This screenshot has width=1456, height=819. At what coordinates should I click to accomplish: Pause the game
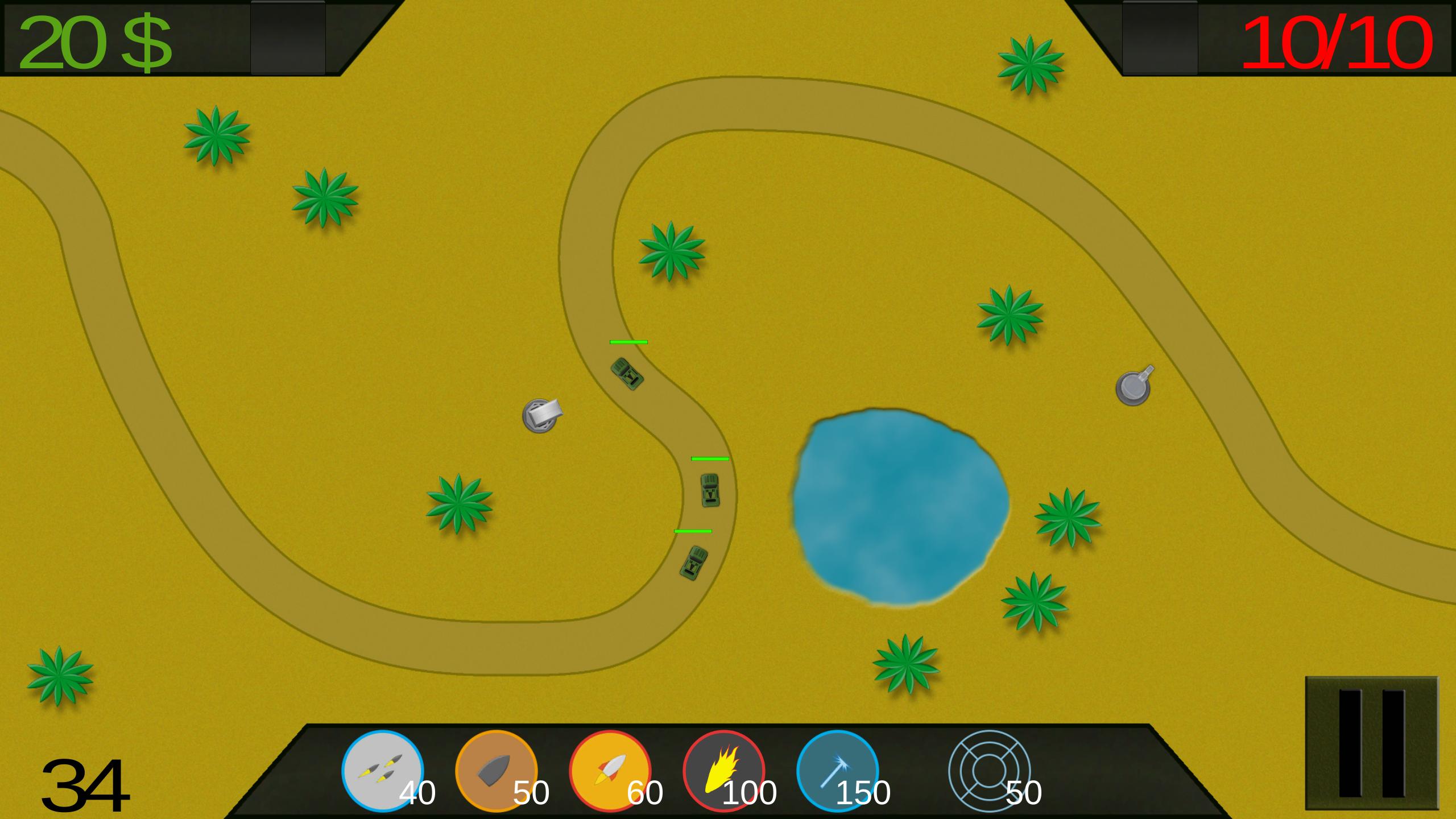point(1371,743)
